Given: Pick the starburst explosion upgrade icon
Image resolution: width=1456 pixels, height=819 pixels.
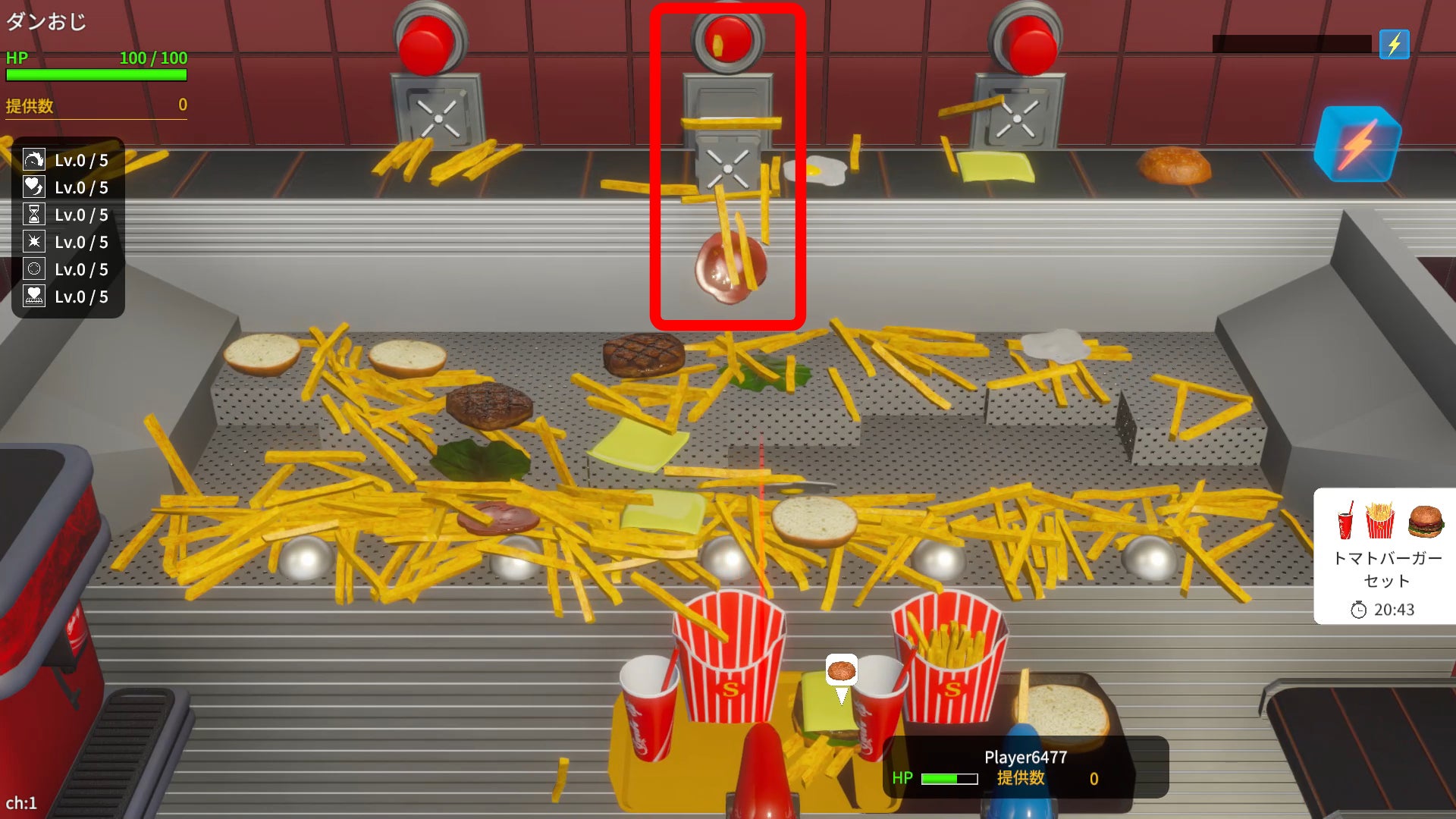Looking at the screenshot, I should 34,242.
